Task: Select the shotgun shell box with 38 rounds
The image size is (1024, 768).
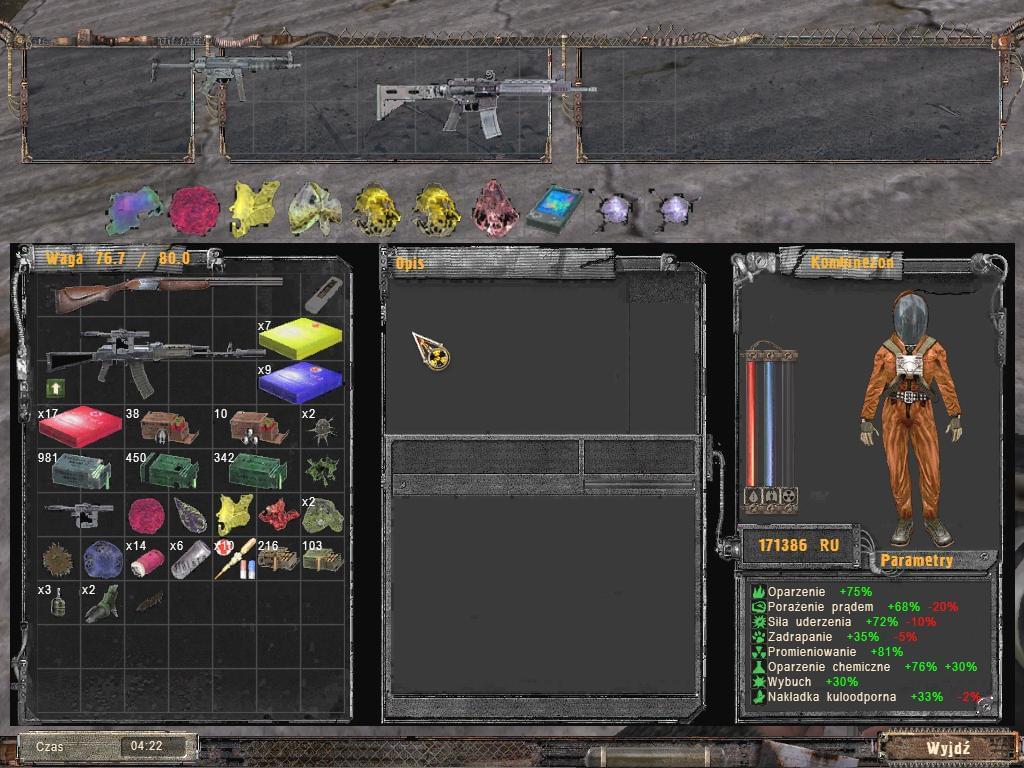Action: pyautogui.click(x=169, y=427)
